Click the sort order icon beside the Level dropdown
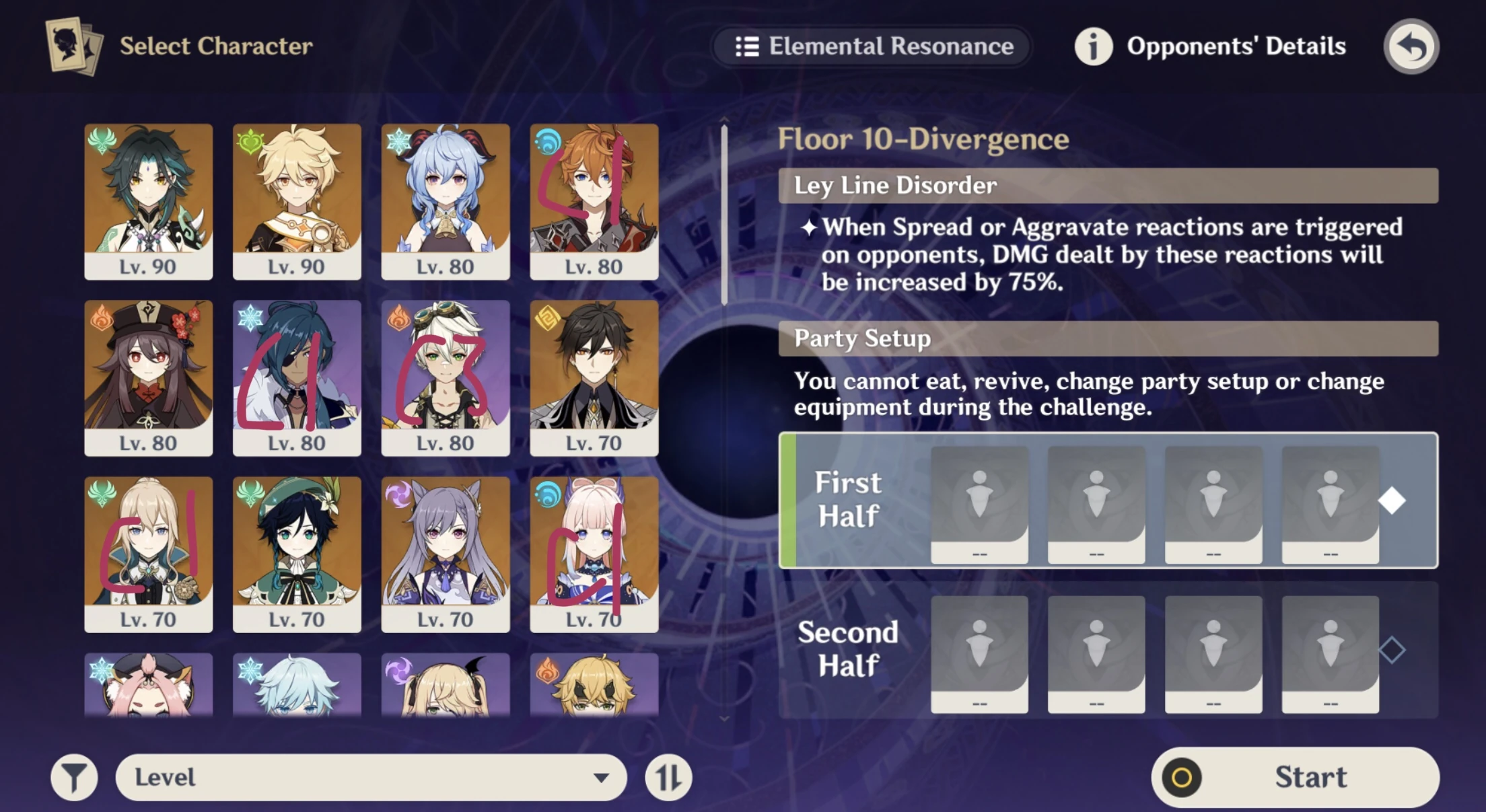 click(669, 777)
